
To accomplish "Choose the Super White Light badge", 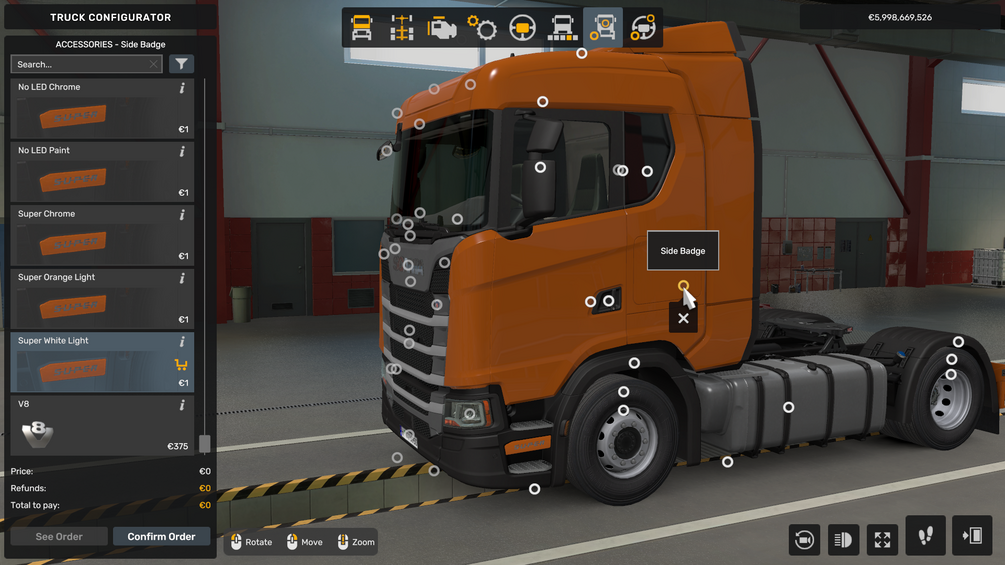I will tap(101, 362).
